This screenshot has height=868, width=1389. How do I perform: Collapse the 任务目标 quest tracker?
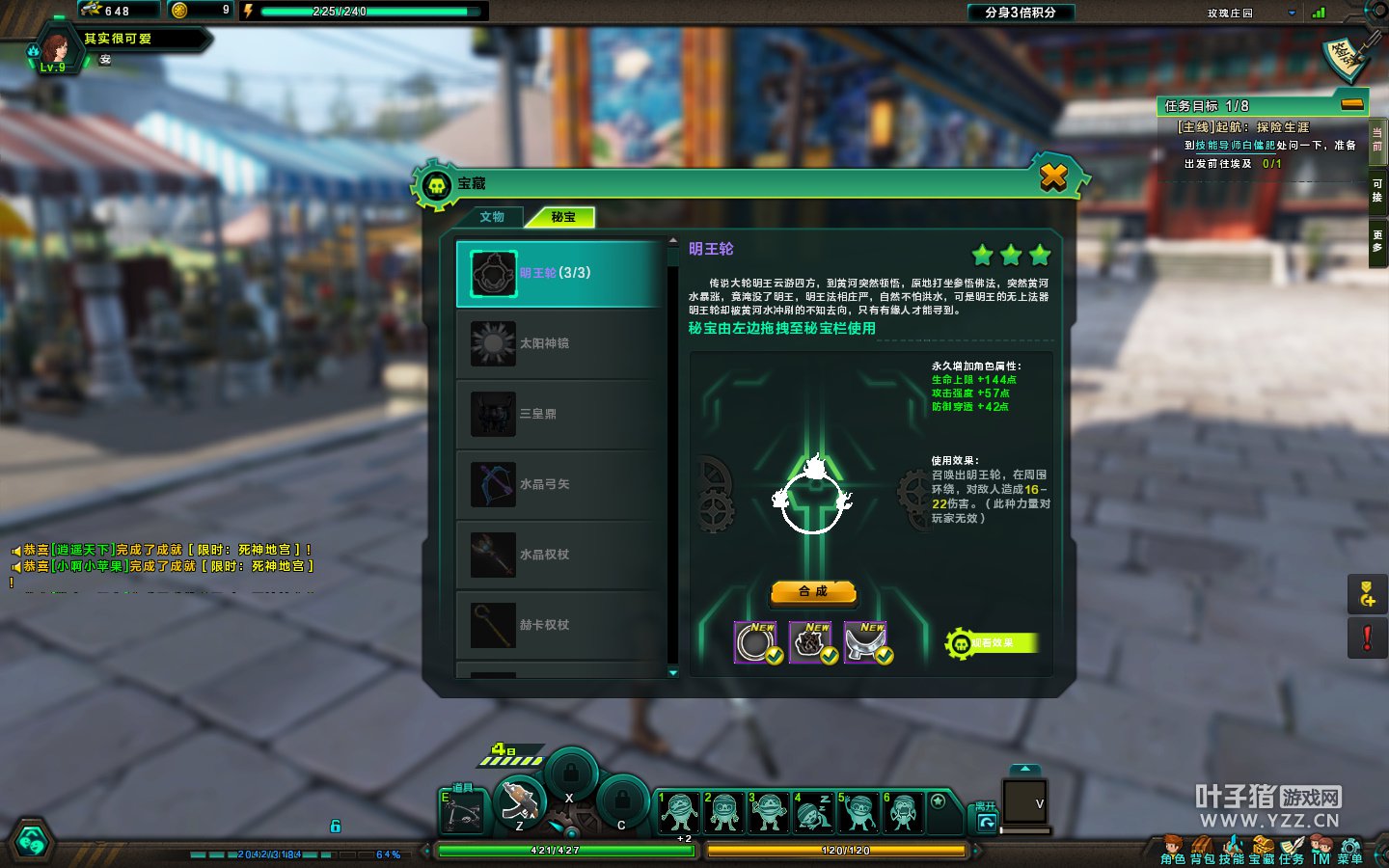pyautogui.click(x=1352, y=104)
